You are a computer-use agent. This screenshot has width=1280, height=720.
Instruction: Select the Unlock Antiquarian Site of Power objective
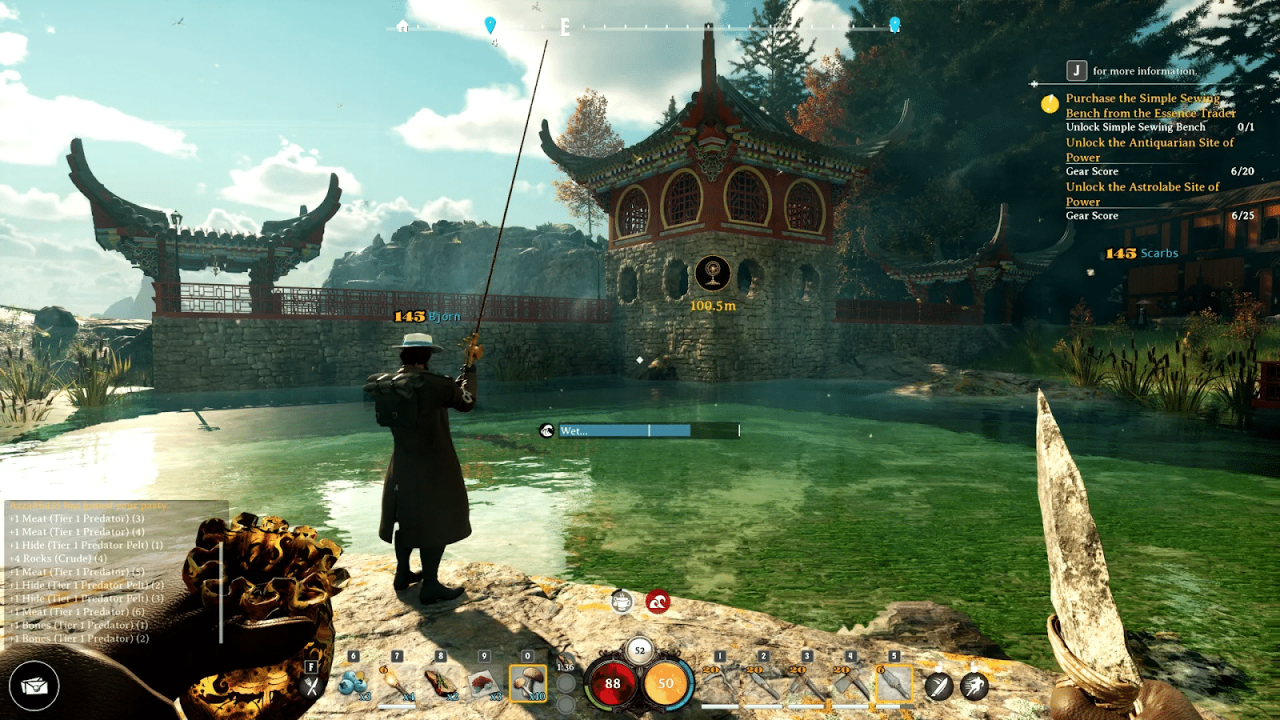1148,150
